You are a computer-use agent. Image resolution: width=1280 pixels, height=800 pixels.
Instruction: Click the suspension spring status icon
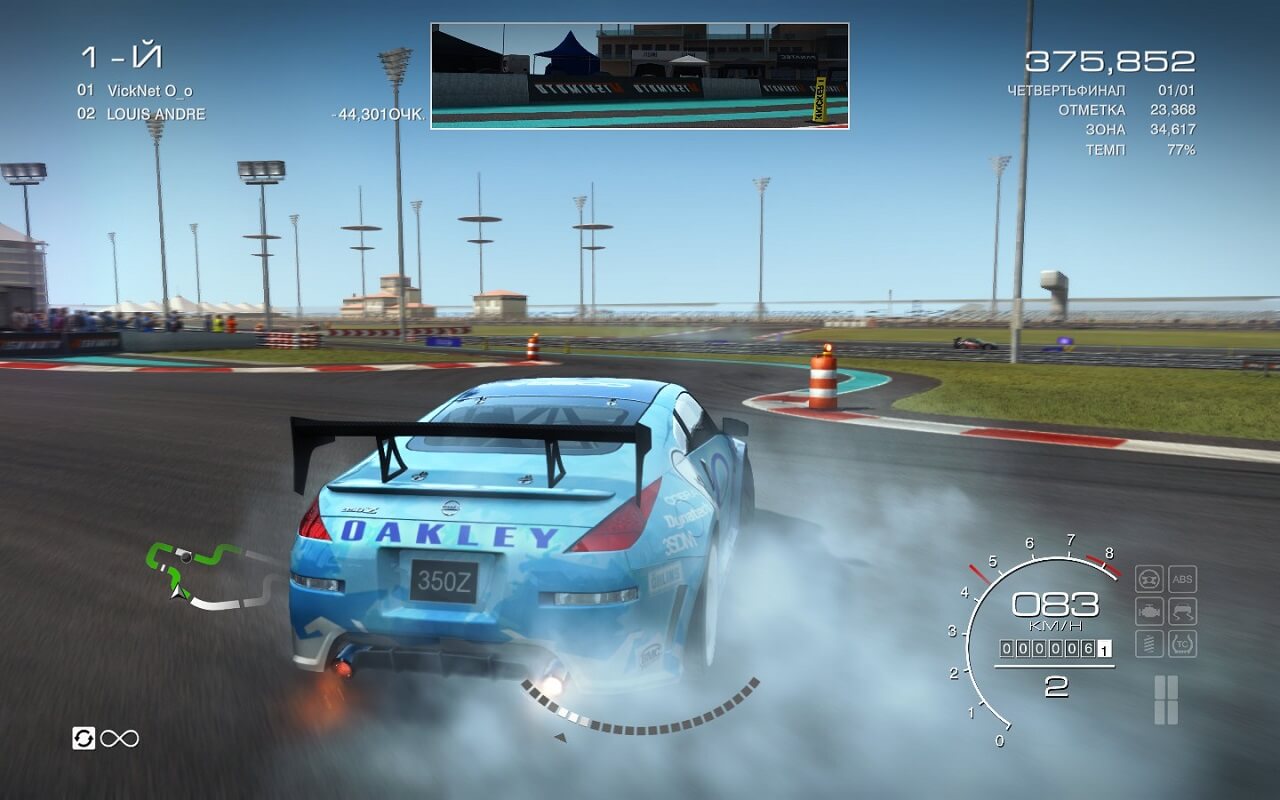[x=1149, y=643]
